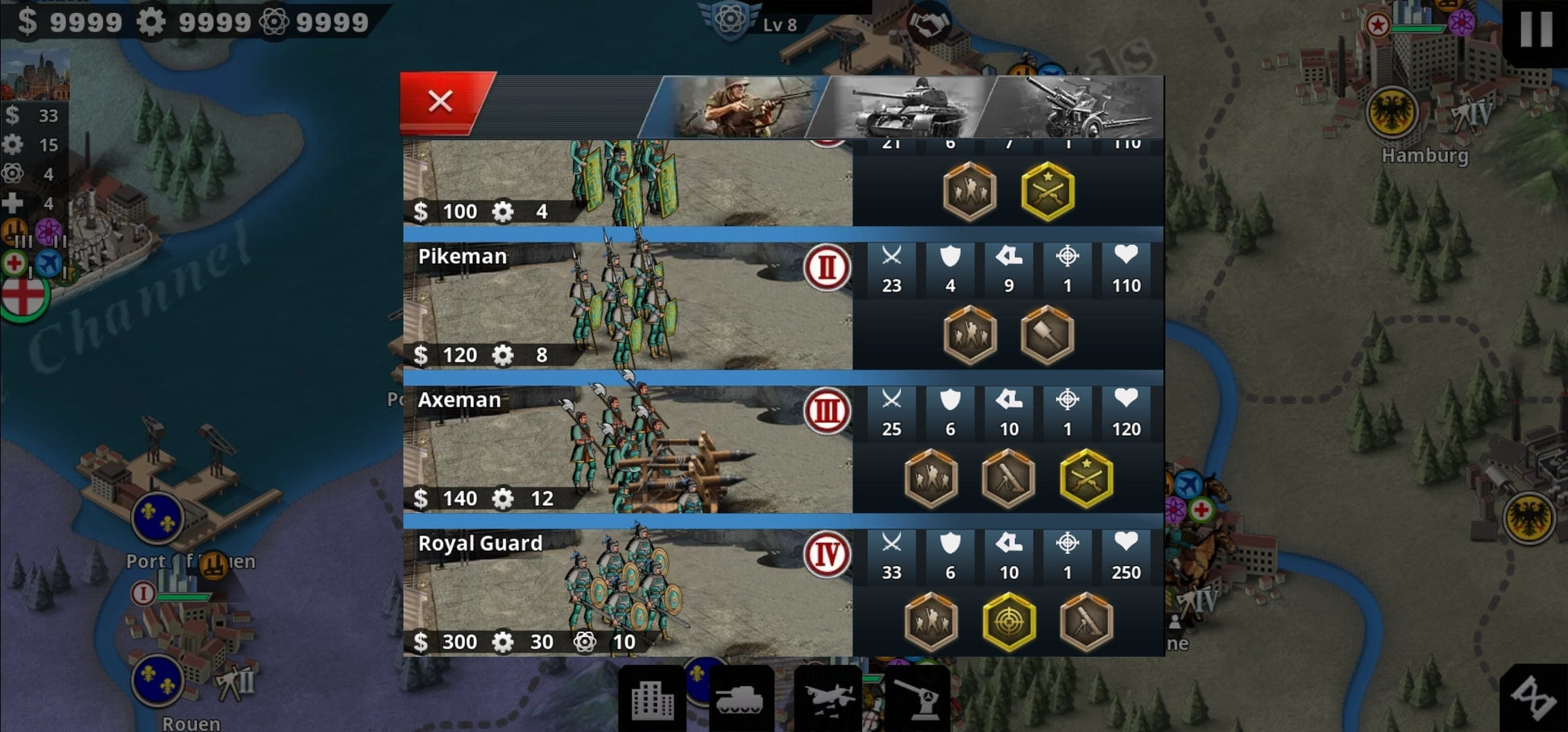
Task: Click the Royal Guard yellow target badge
Action: point(1009,622)
